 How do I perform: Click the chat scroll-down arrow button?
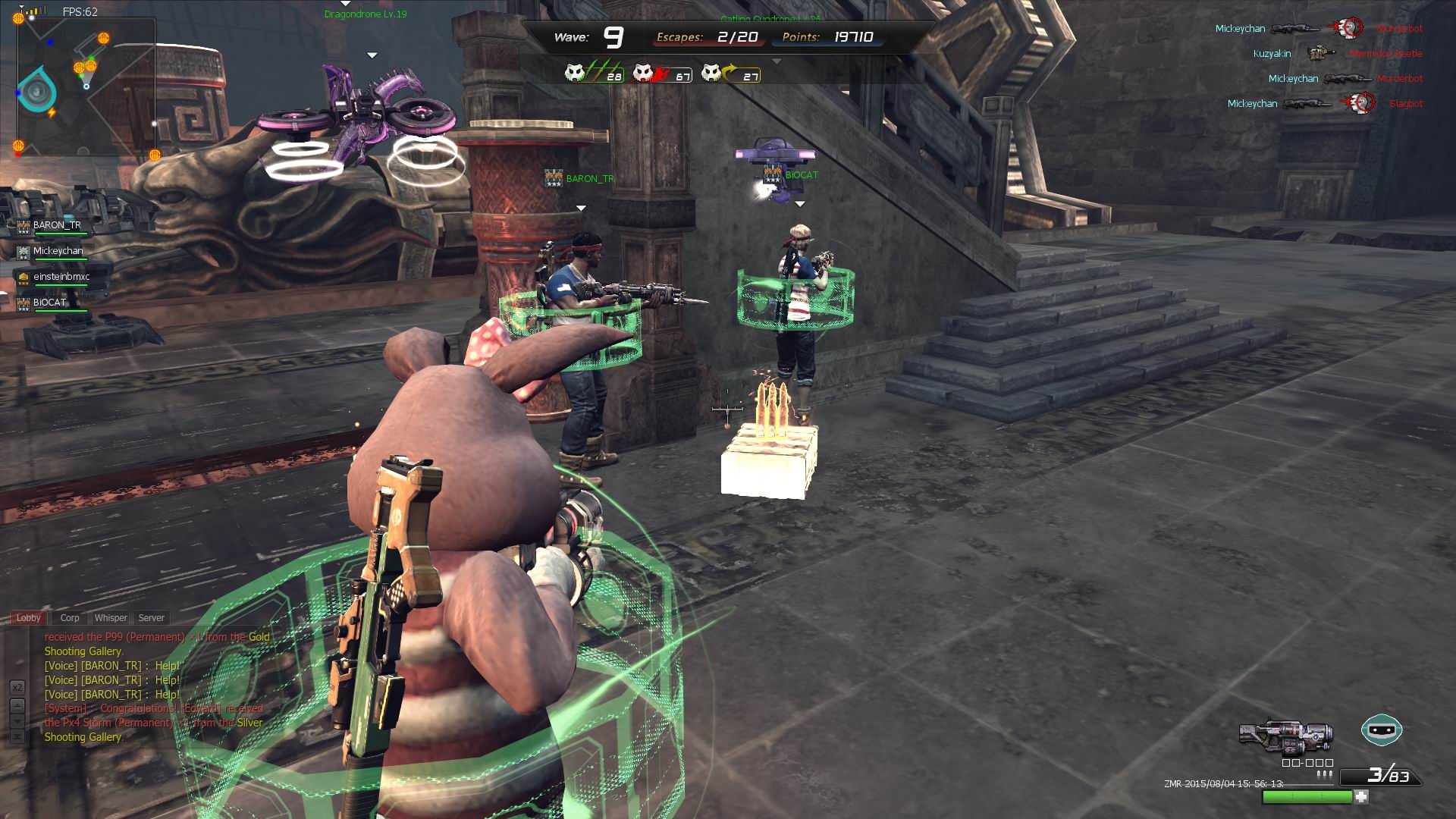(x=17, y=721)
